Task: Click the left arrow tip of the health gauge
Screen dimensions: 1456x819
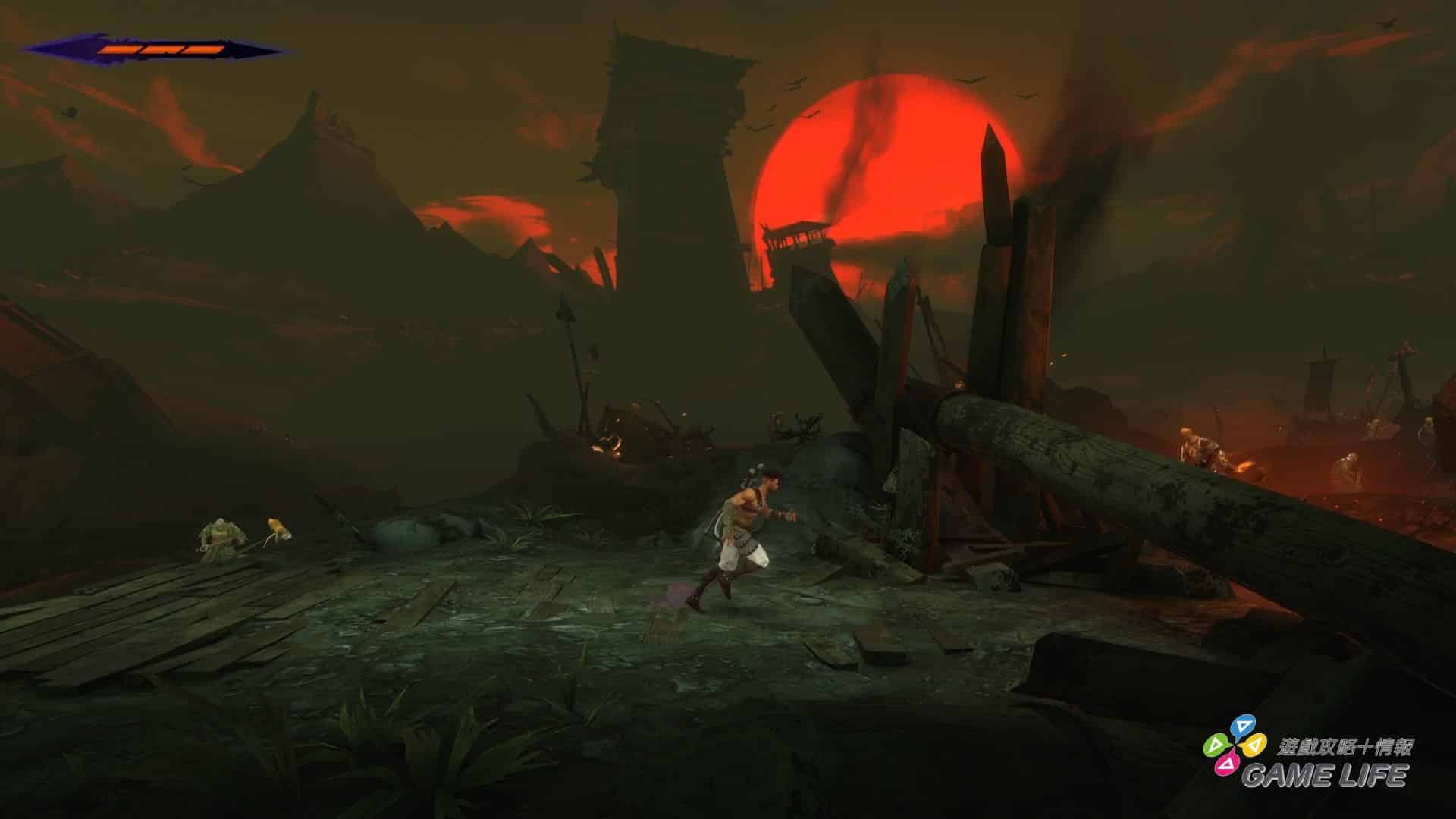Action: [x=32, y=49]
